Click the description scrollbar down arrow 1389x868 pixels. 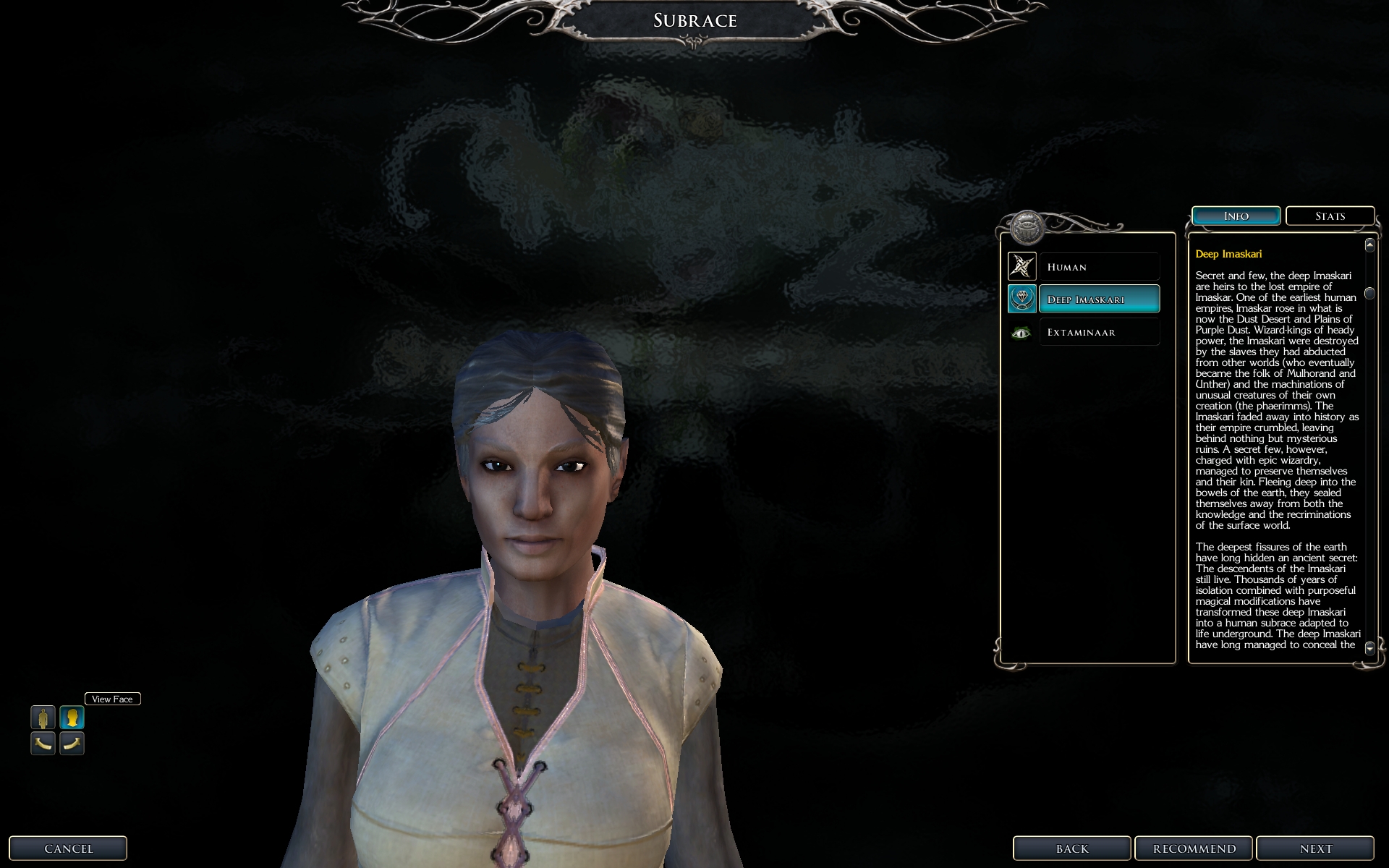(x=1369, y=648)
